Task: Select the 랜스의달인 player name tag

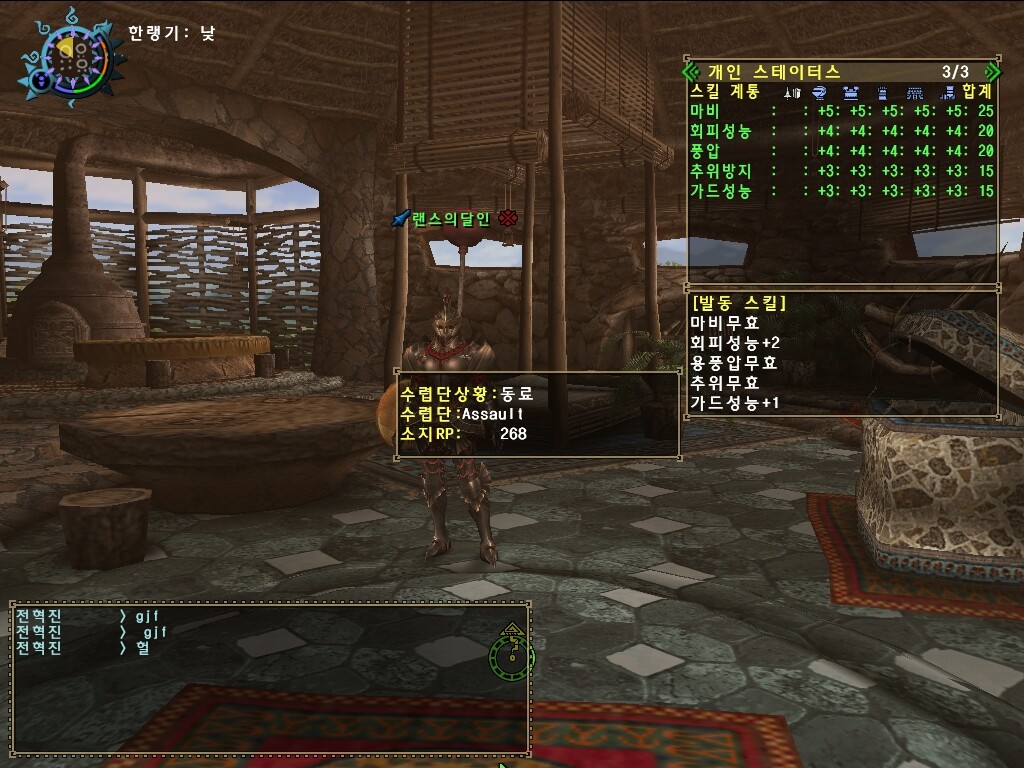Action: (x=450, y=219)
